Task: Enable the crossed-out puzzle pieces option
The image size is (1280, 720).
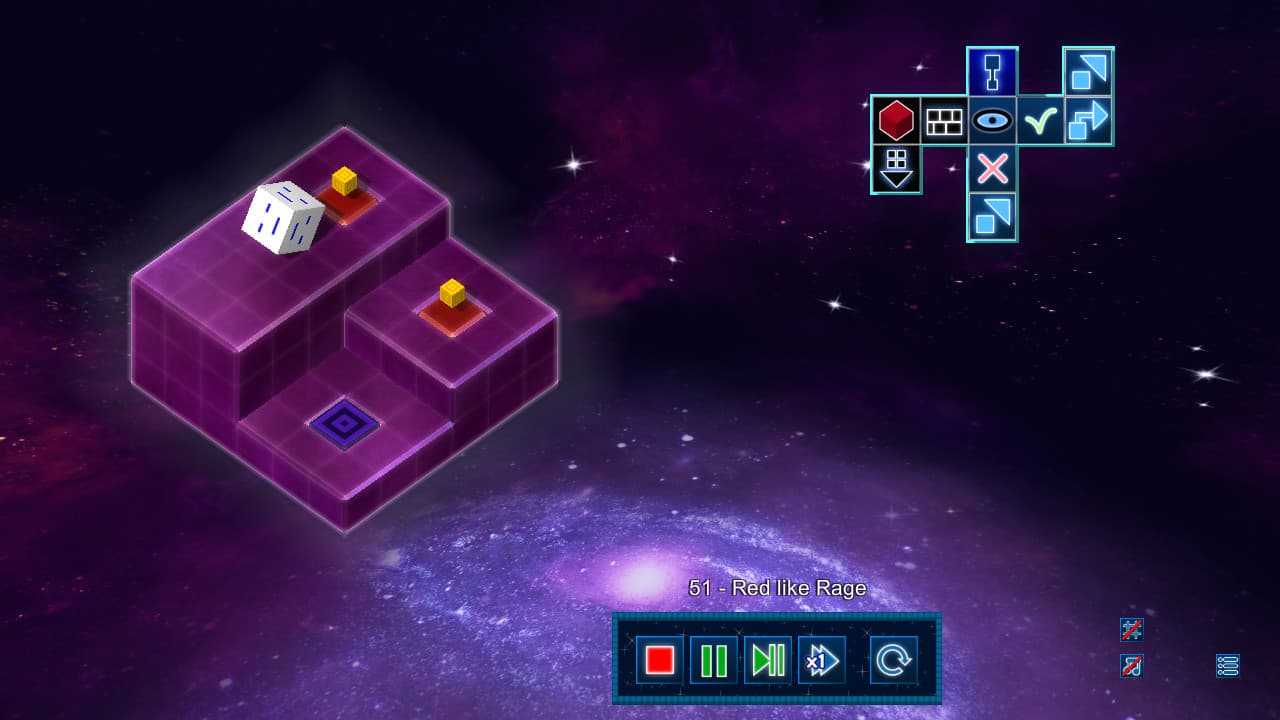Action: pyautogui.click(x=1132, y=630)
